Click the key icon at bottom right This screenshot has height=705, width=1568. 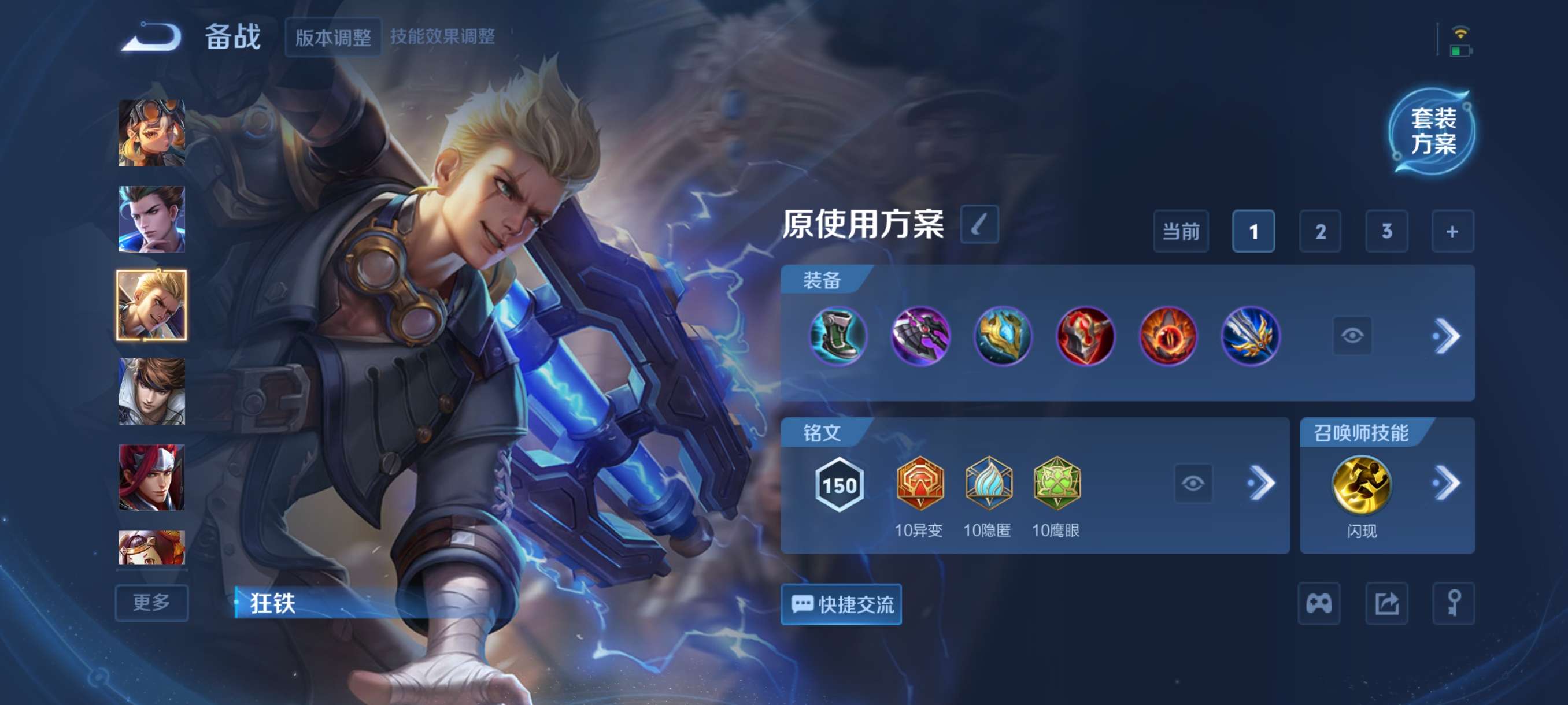tap(1455, 604)
